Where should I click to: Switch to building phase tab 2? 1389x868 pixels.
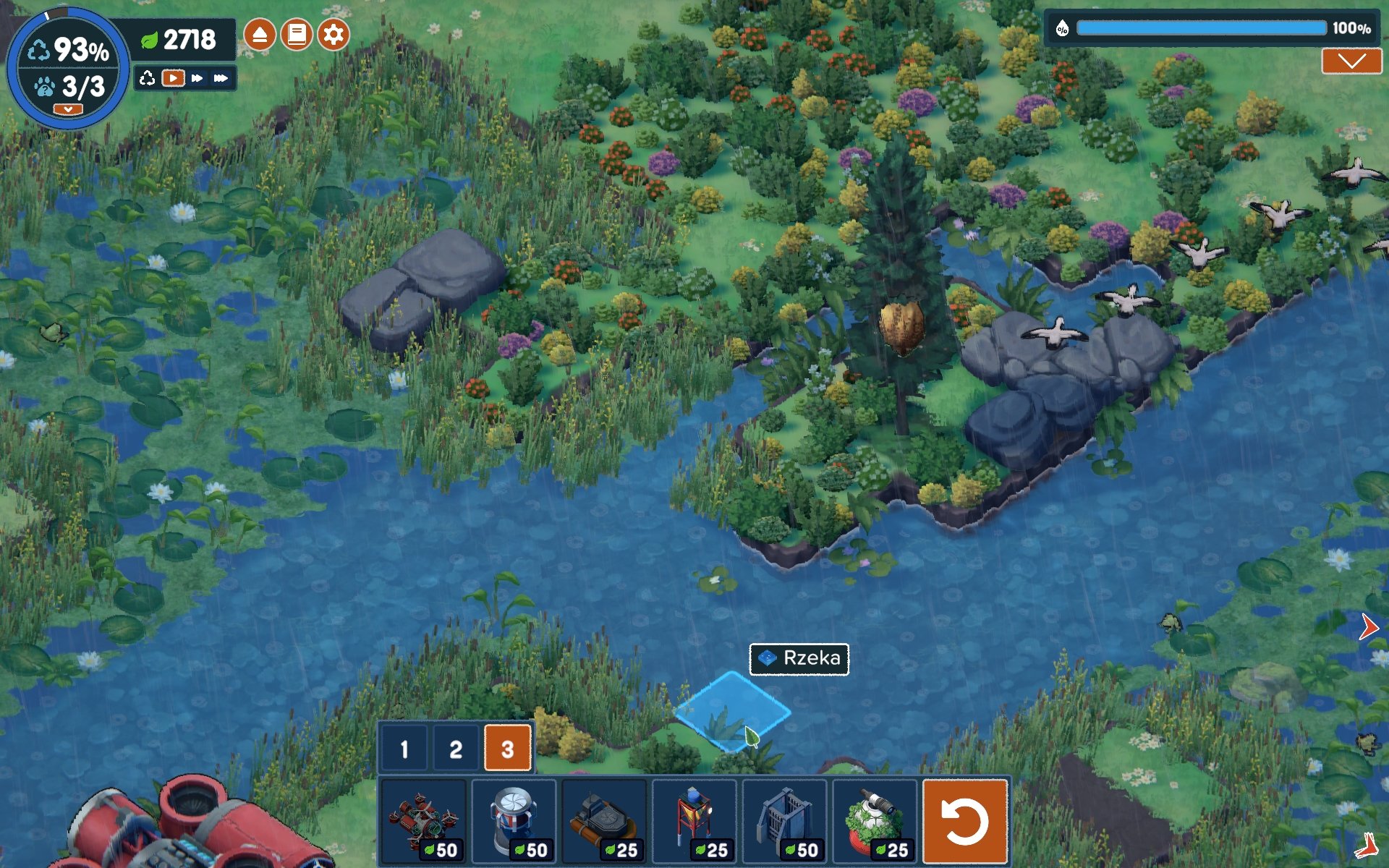click(455, 749)
